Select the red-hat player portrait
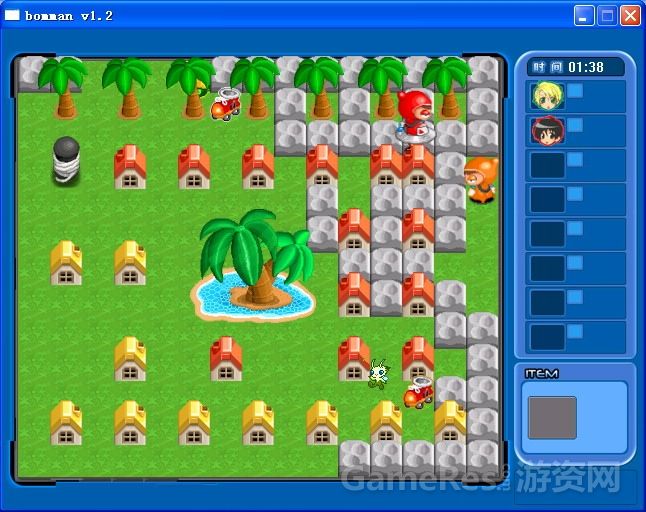This screenshot has width=646, height=512. [547, 131]
